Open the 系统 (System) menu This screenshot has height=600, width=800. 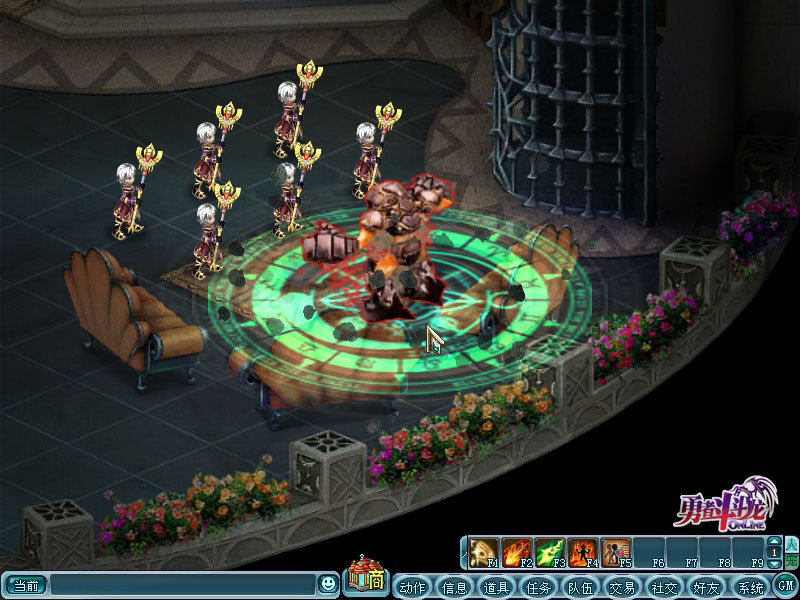pos(748,586)
